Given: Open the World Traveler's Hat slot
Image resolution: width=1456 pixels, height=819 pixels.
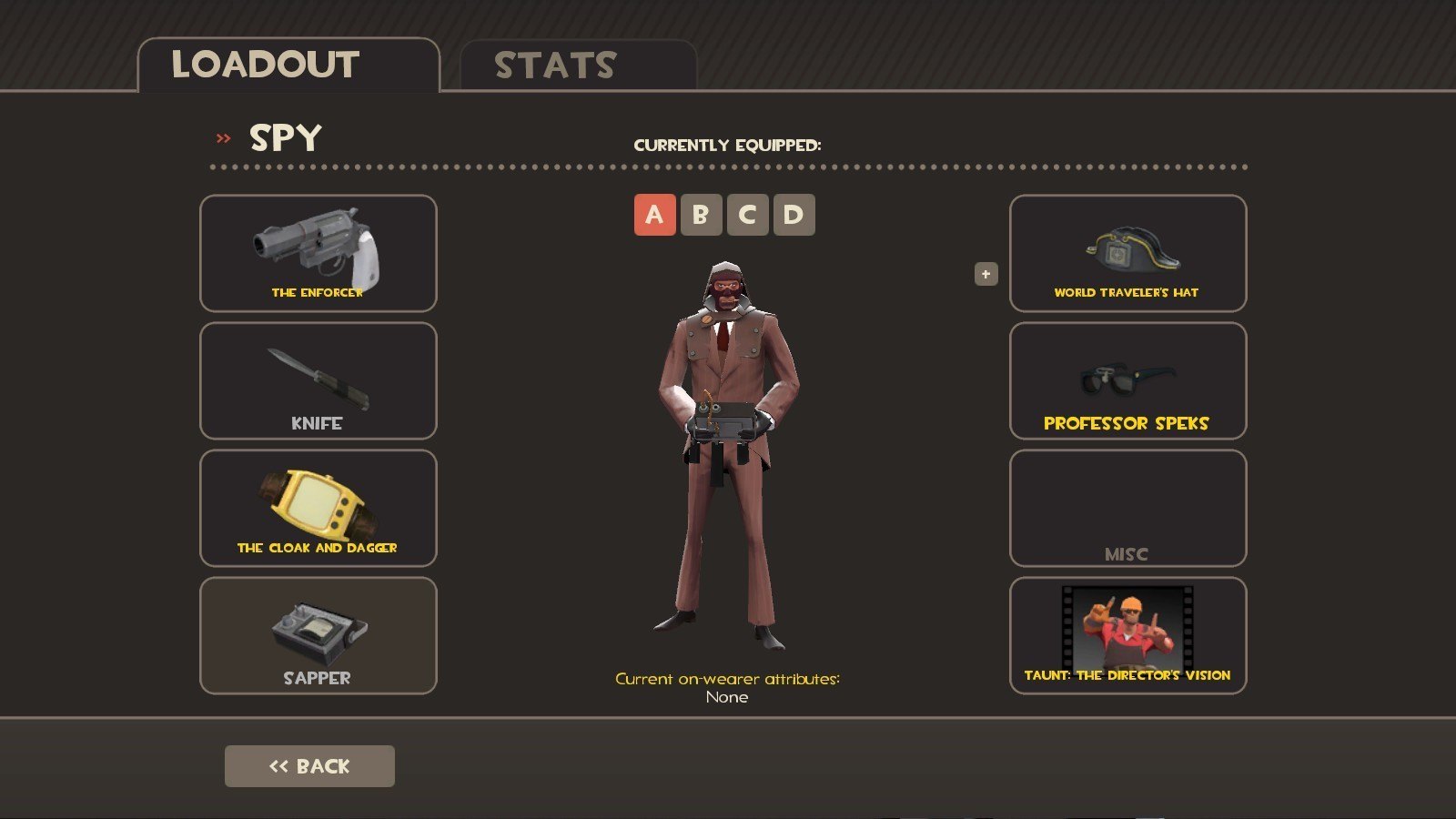Looking at the screenshot, I should click(x=1127, y=253).
